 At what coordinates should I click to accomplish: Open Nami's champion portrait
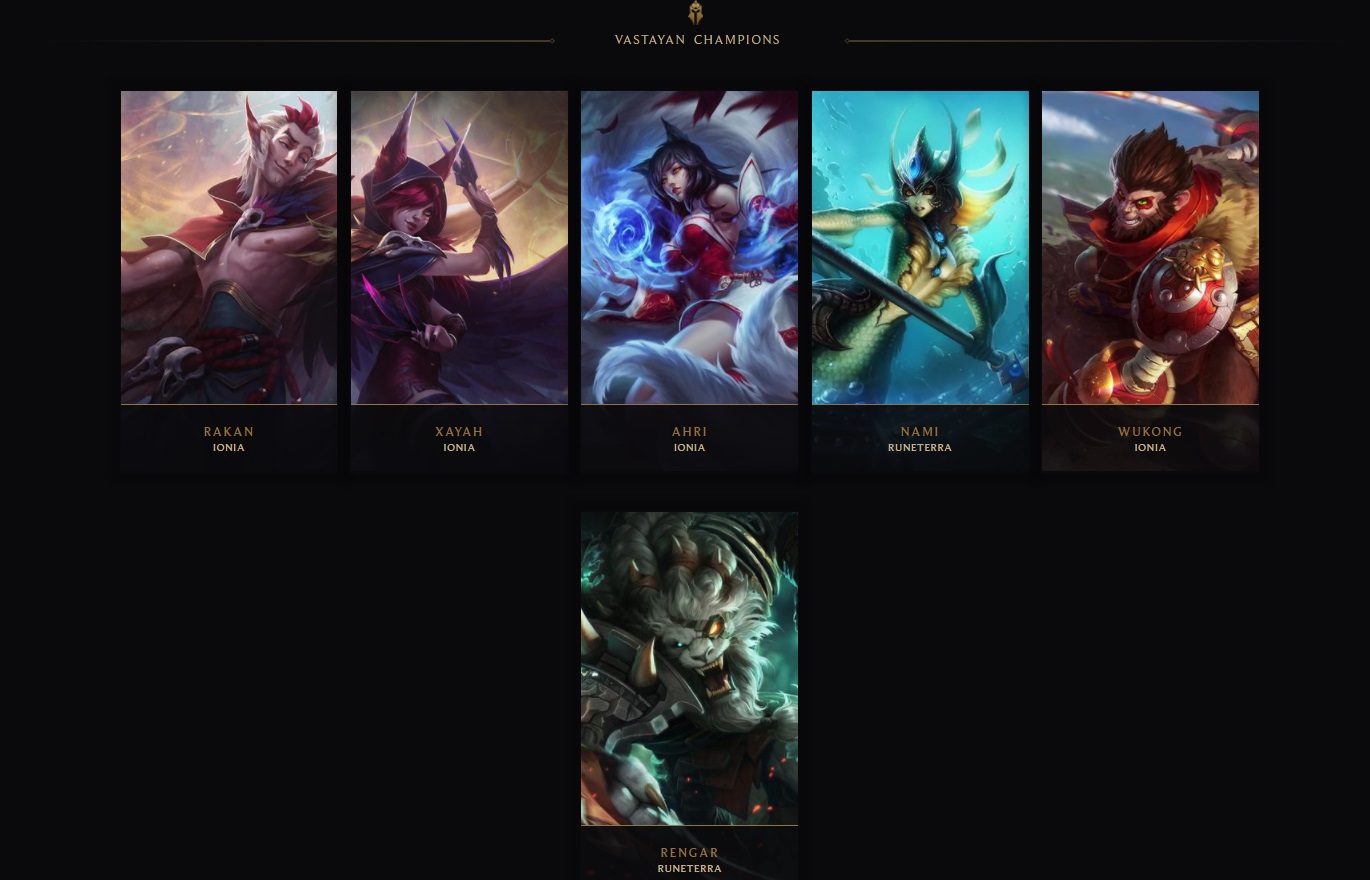920,247
